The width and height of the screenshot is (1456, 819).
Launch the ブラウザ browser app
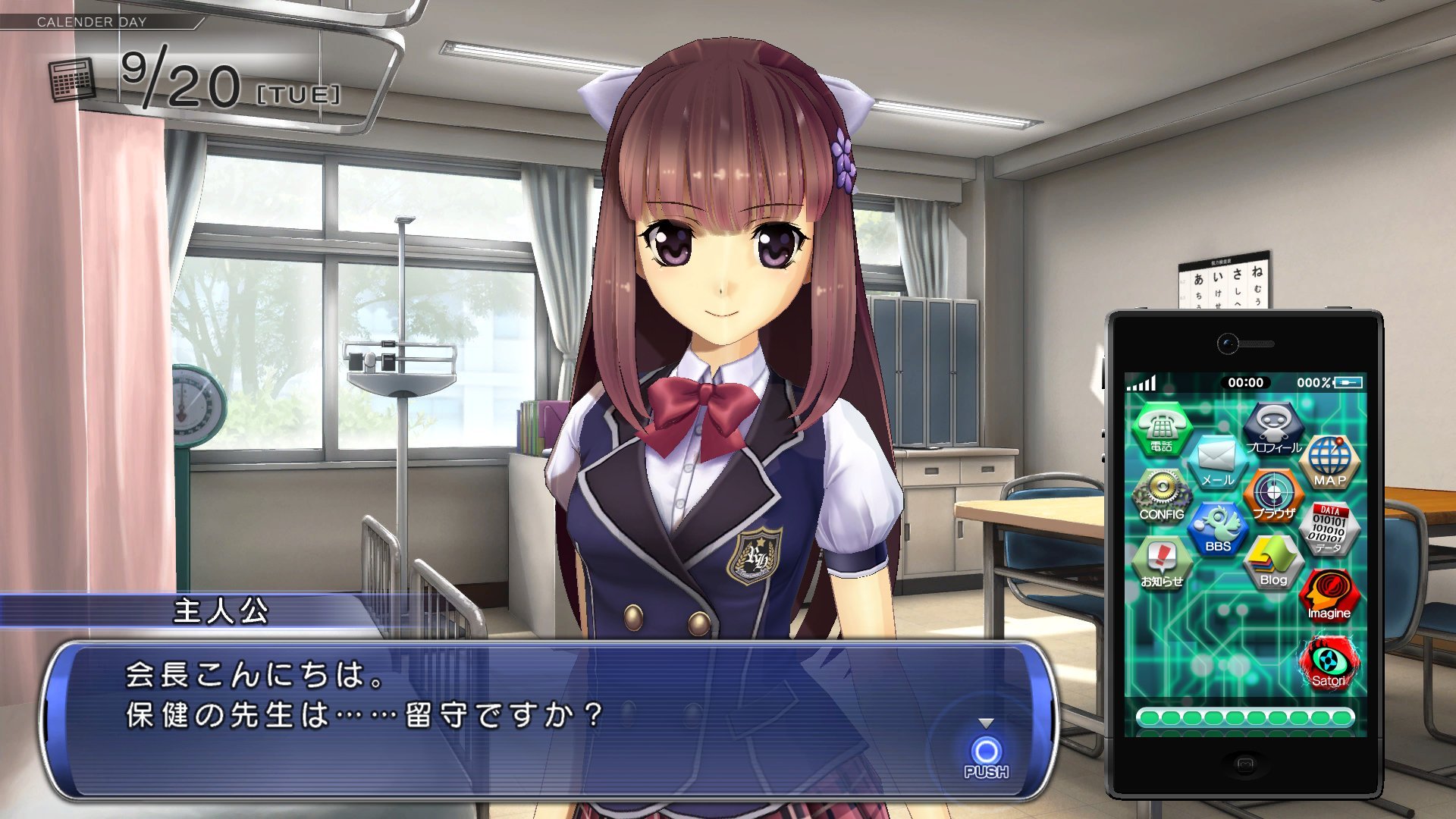click(x=1273, y=494)
